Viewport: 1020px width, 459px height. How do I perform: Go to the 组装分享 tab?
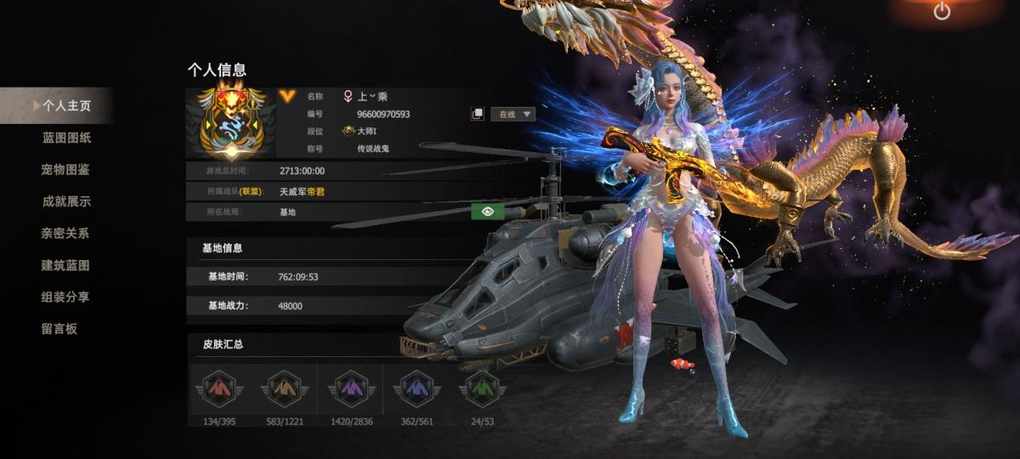[66, 297]
